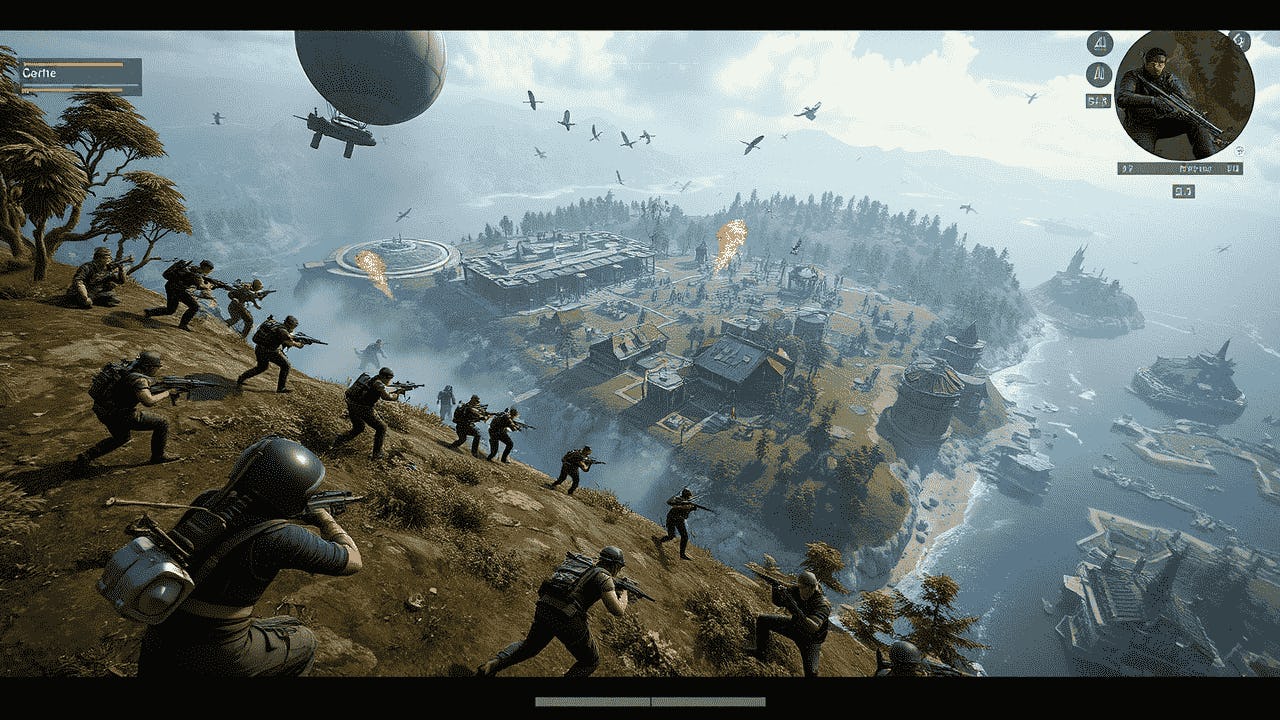This screenshot has height=720, width=1280.
Task: Select the top circular marker icon beside minimap
Action: coord(1100,42)
